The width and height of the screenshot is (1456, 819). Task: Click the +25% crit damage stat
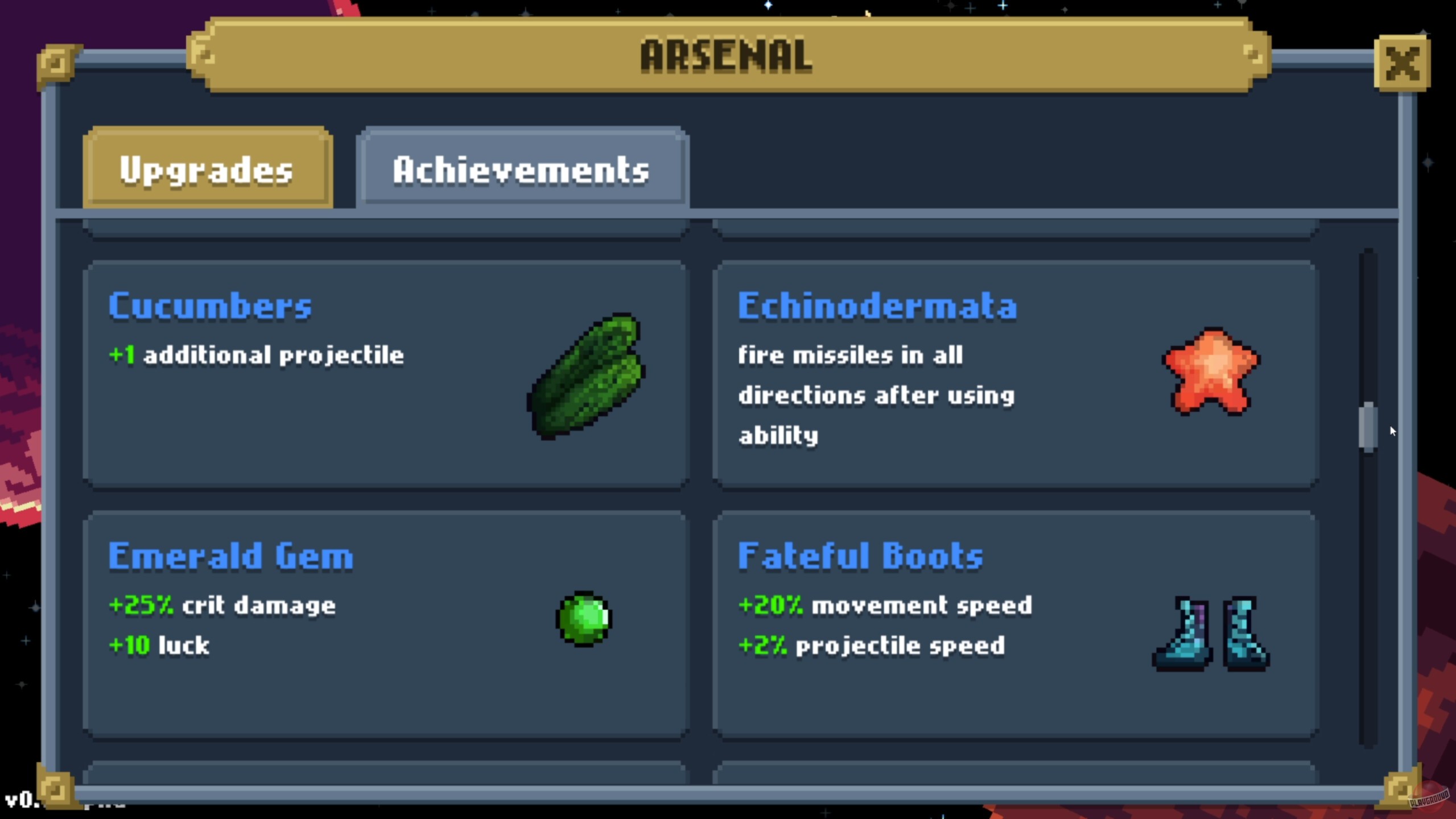pos(222,605)
